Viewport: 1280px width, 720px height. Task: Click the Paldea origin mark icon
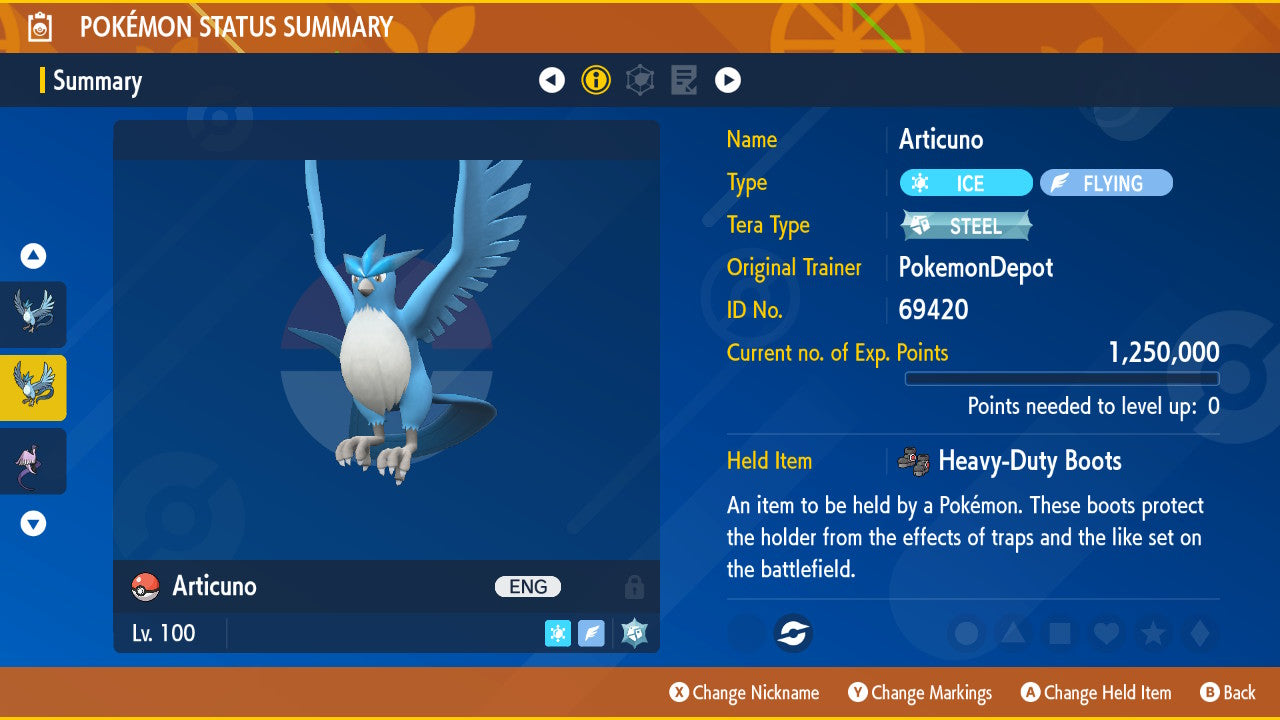[x=794, y=633]
